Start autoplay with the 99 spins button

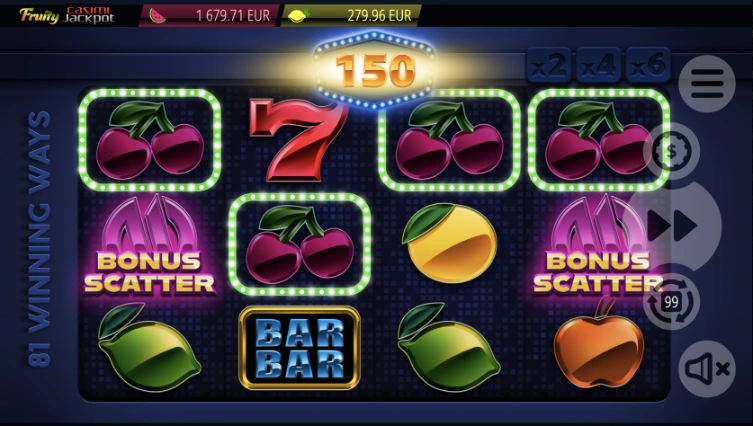[x=671, y=301]
